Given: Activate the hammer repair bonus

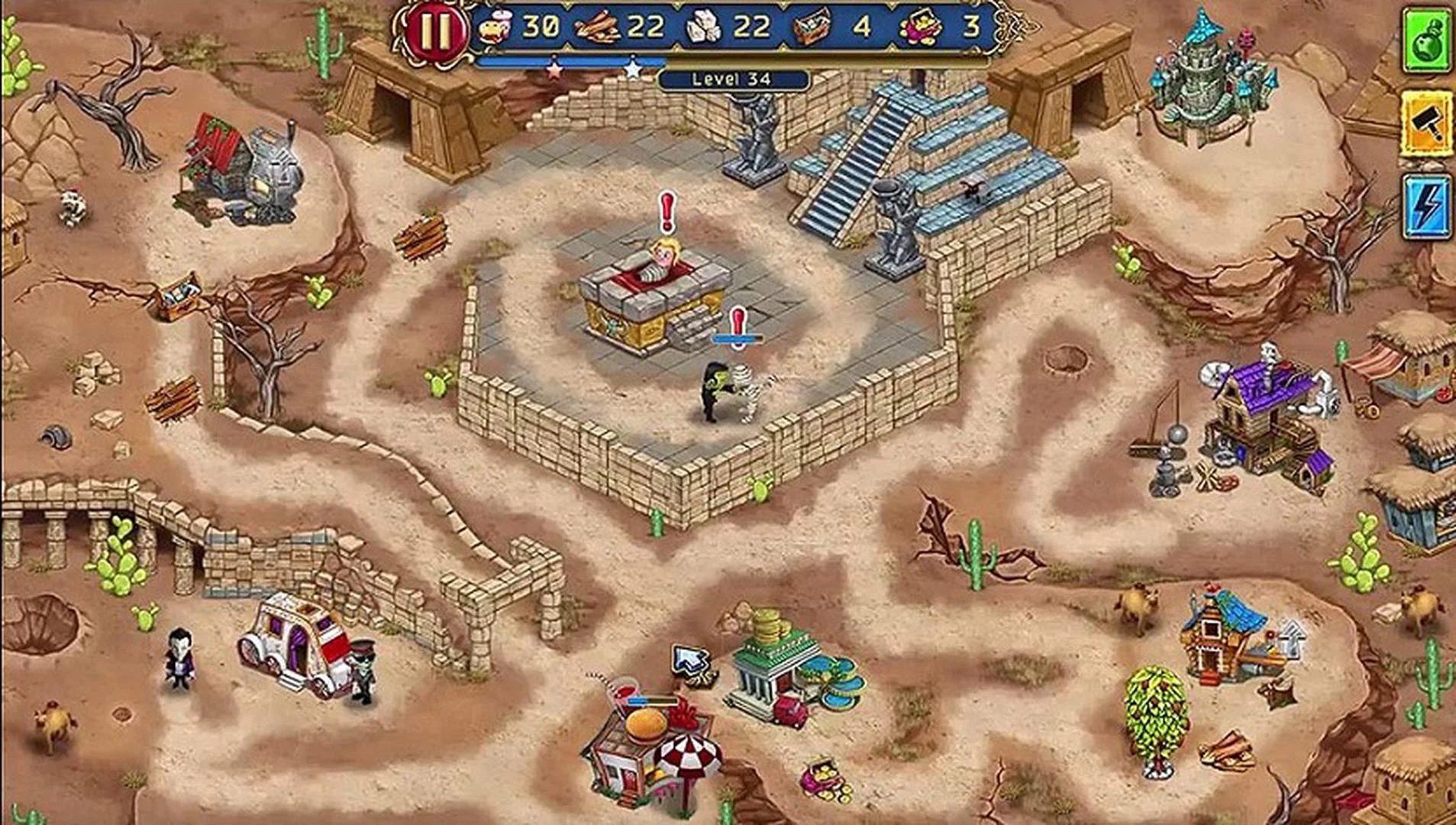Looking at the screenshot, I should pyautogui.click(x=1430, y=122).
